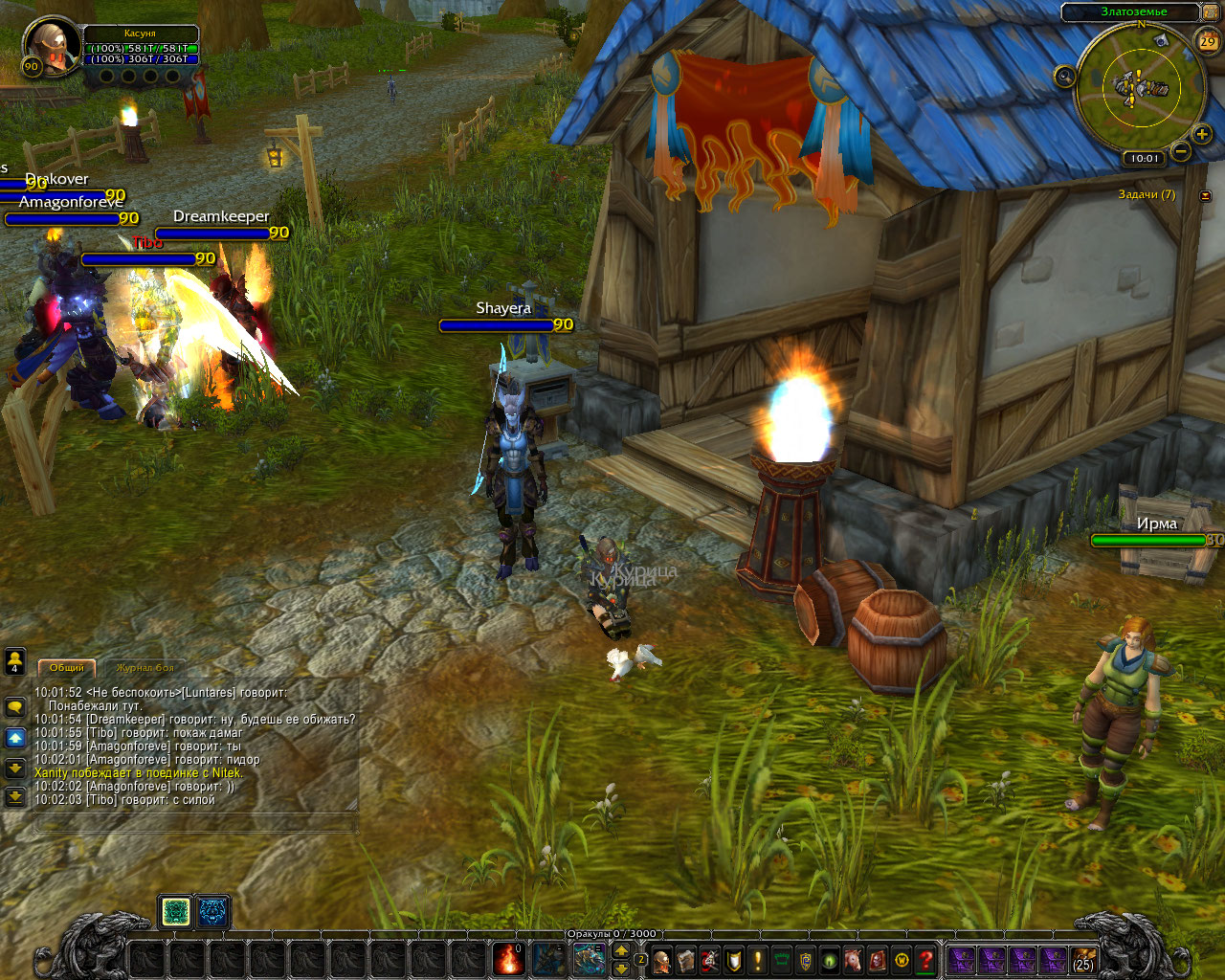Switch action bar page up arrow
The width and height of the screenshot is (1225, 980).
point(621,949)
